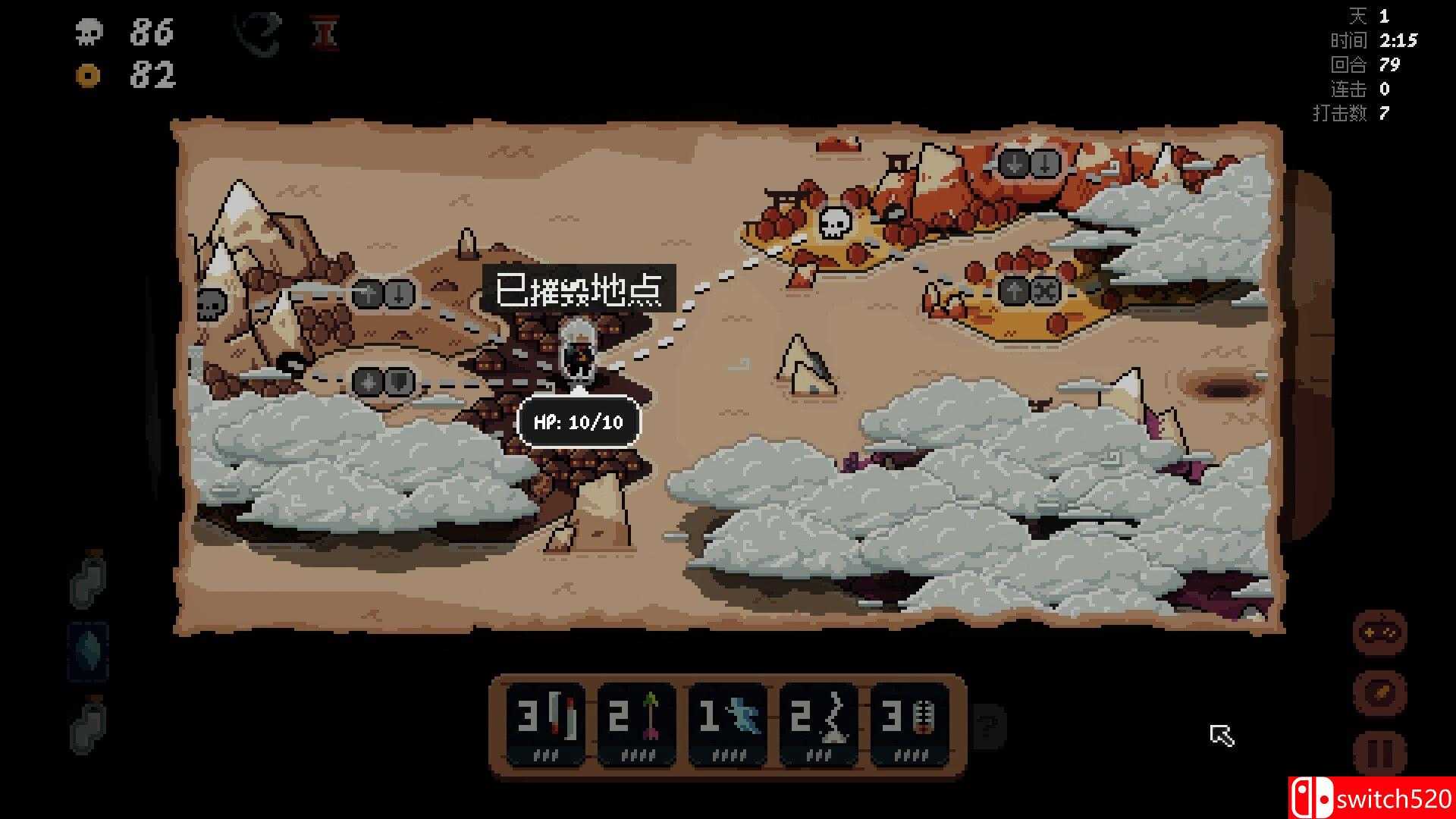The width and height of the screenshot is (1456, 819).
Task: Select the smoke incense consumable
Action: [x=819, y=720]
